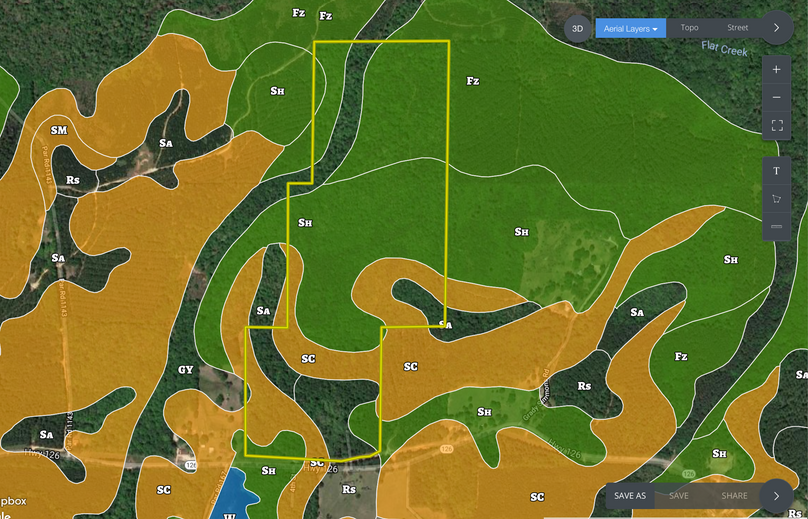
Task: Switch to the Topo map layer
Action: [689, 28]
